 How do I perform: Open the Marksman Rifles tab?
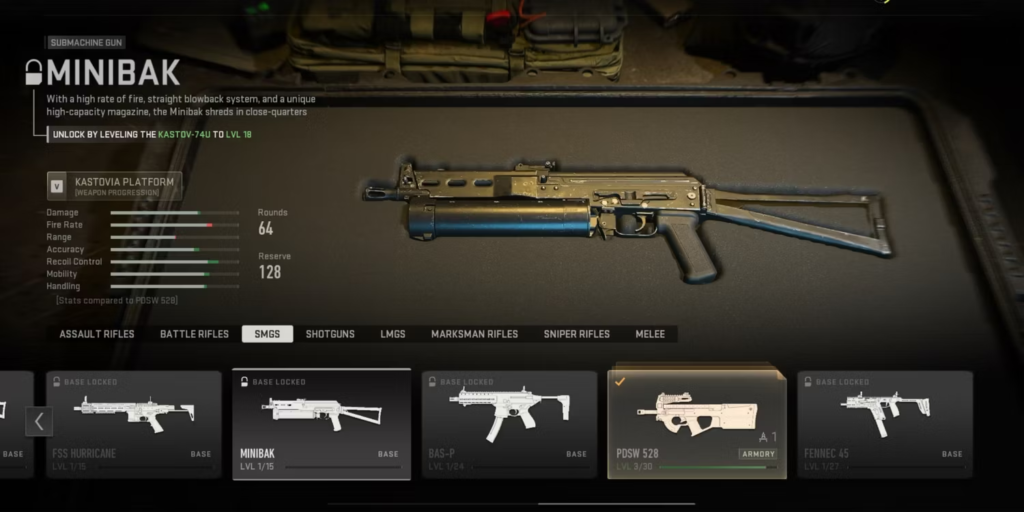pyautogui.click(x=474, y=334)
